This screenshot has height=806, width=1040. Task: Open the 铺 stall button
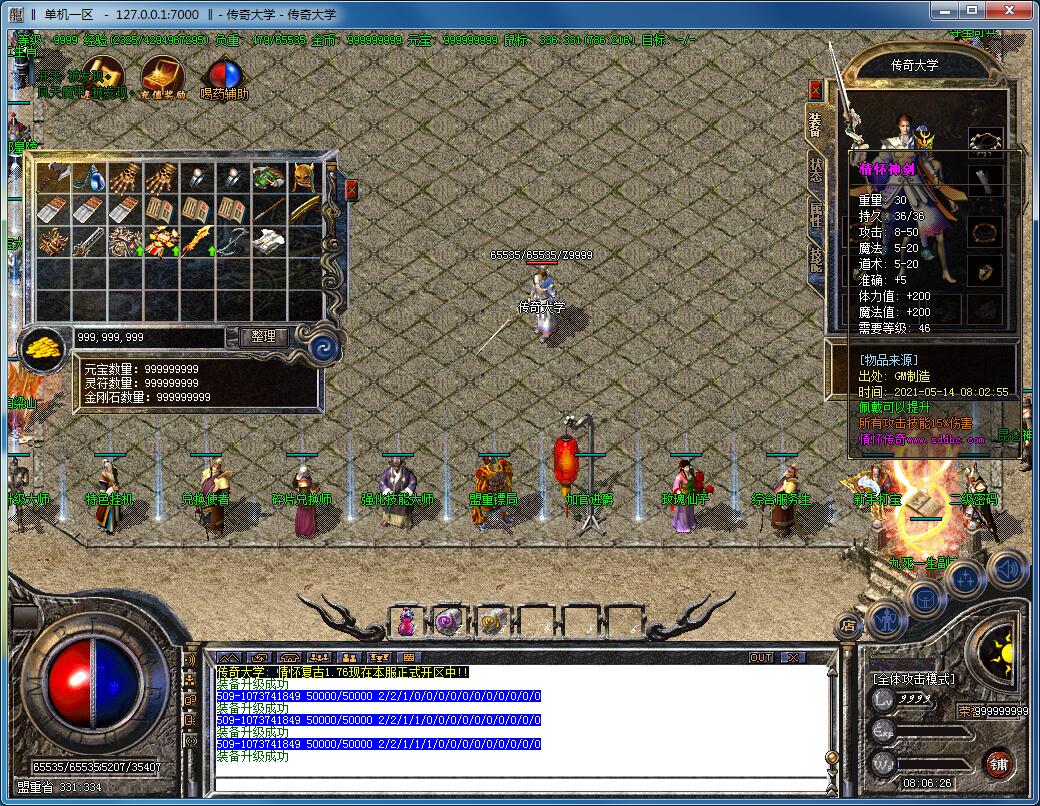pos(997,764)
